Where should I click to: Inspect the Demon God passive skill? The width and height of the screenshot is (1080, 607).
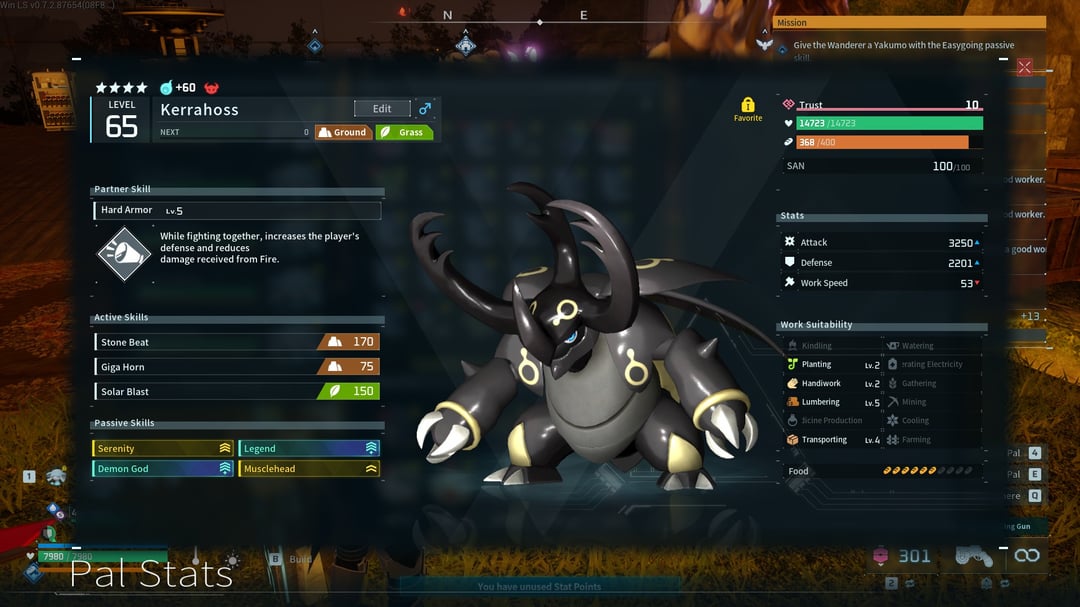pyautogui.click(x=164, y=468)
